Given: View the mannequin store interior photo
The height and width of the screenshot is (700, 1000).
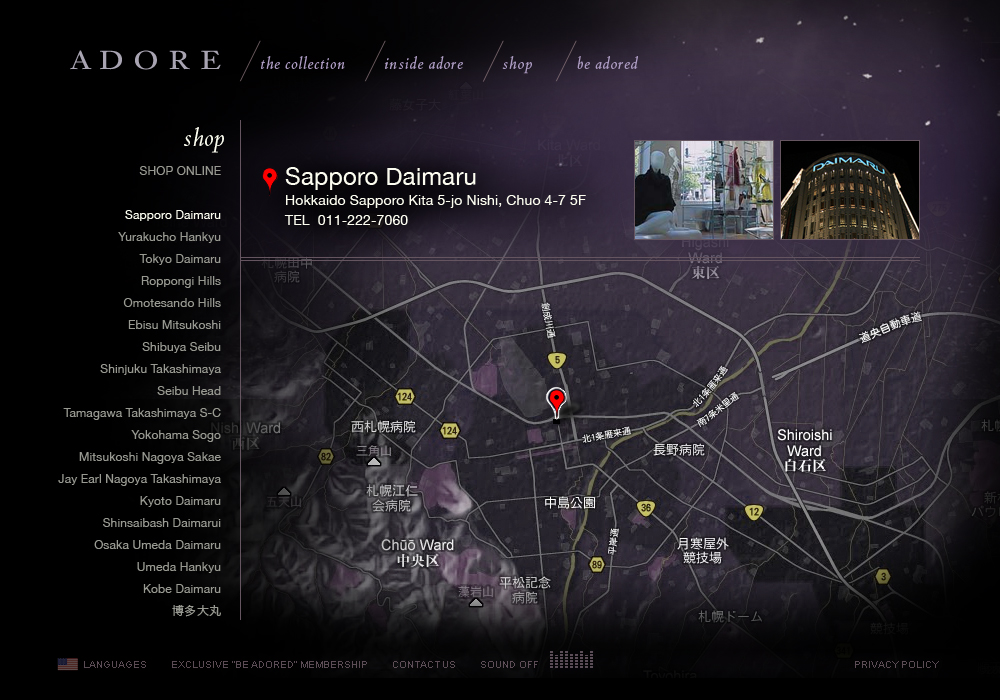Looking at the screenshot, I should 704,190.
